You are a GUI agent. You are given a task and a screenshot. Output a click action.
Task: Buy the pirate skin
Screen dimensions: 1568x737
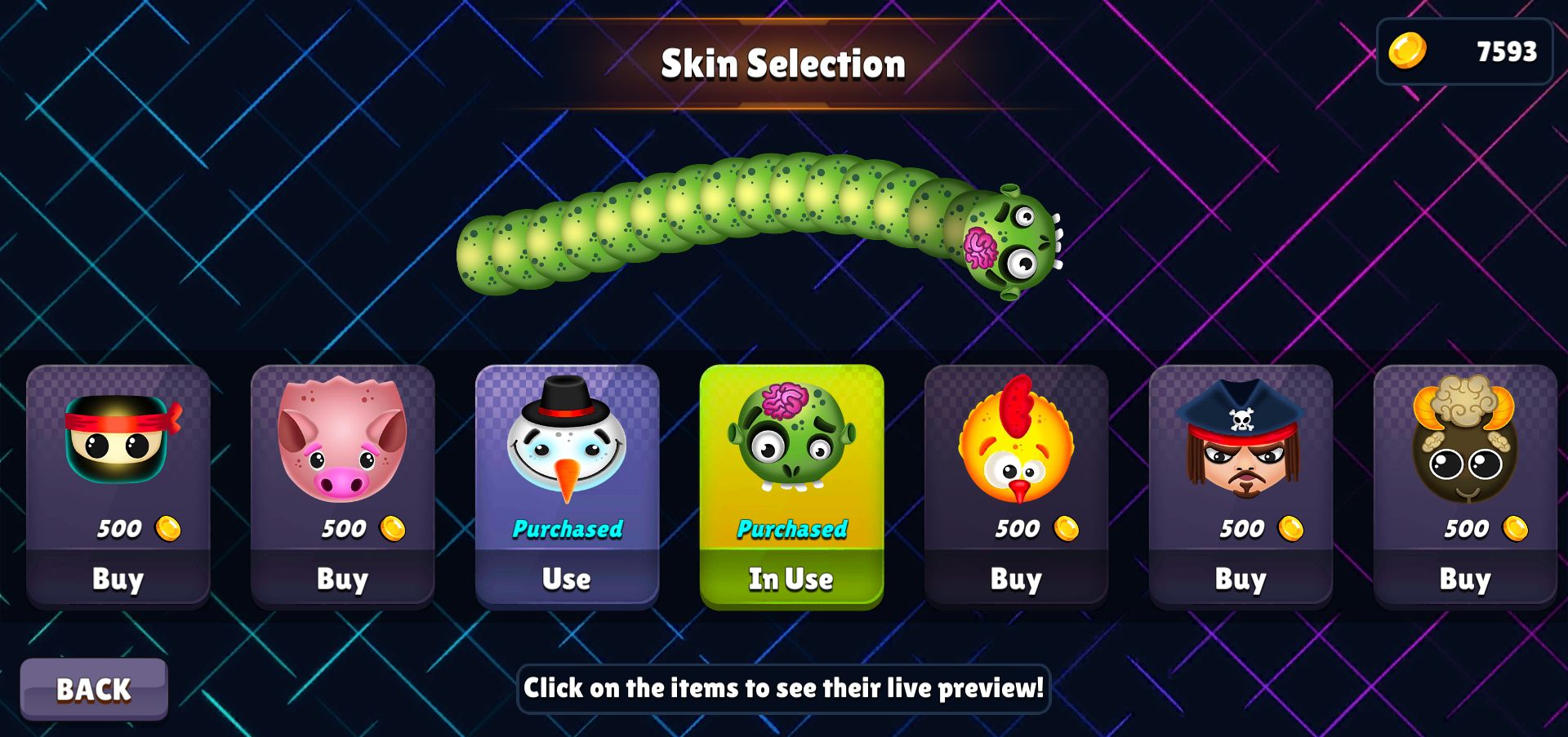pos(1241,579)
